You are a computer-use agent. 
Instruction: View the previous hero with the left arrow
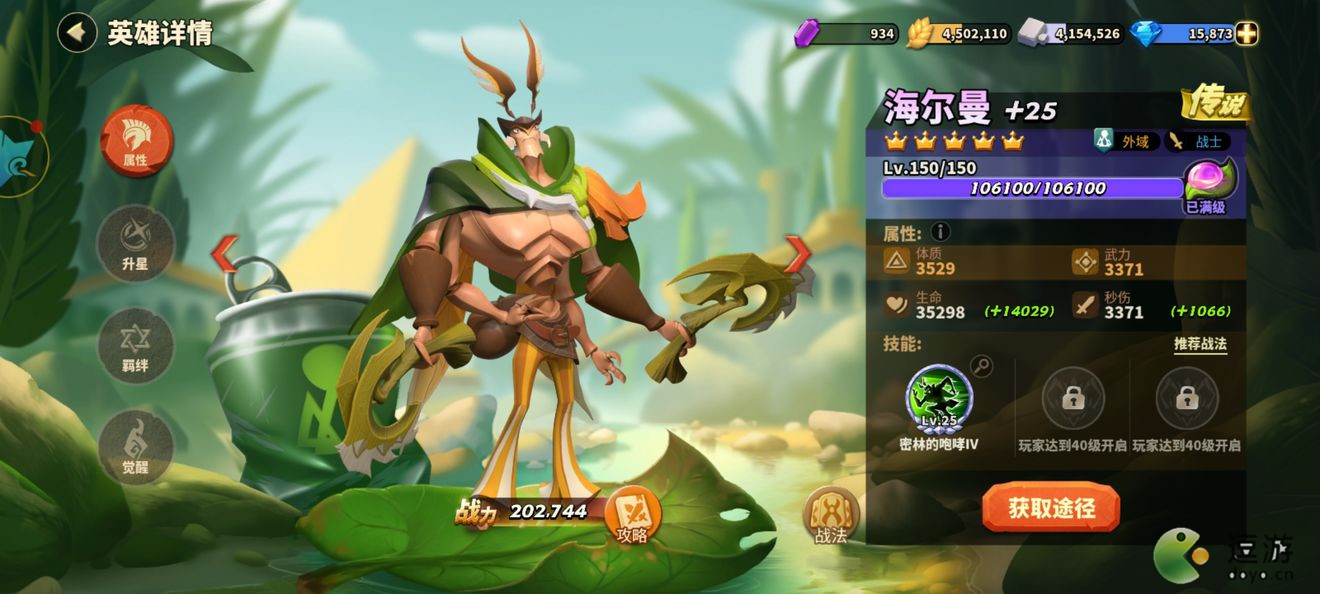[224, 254]
